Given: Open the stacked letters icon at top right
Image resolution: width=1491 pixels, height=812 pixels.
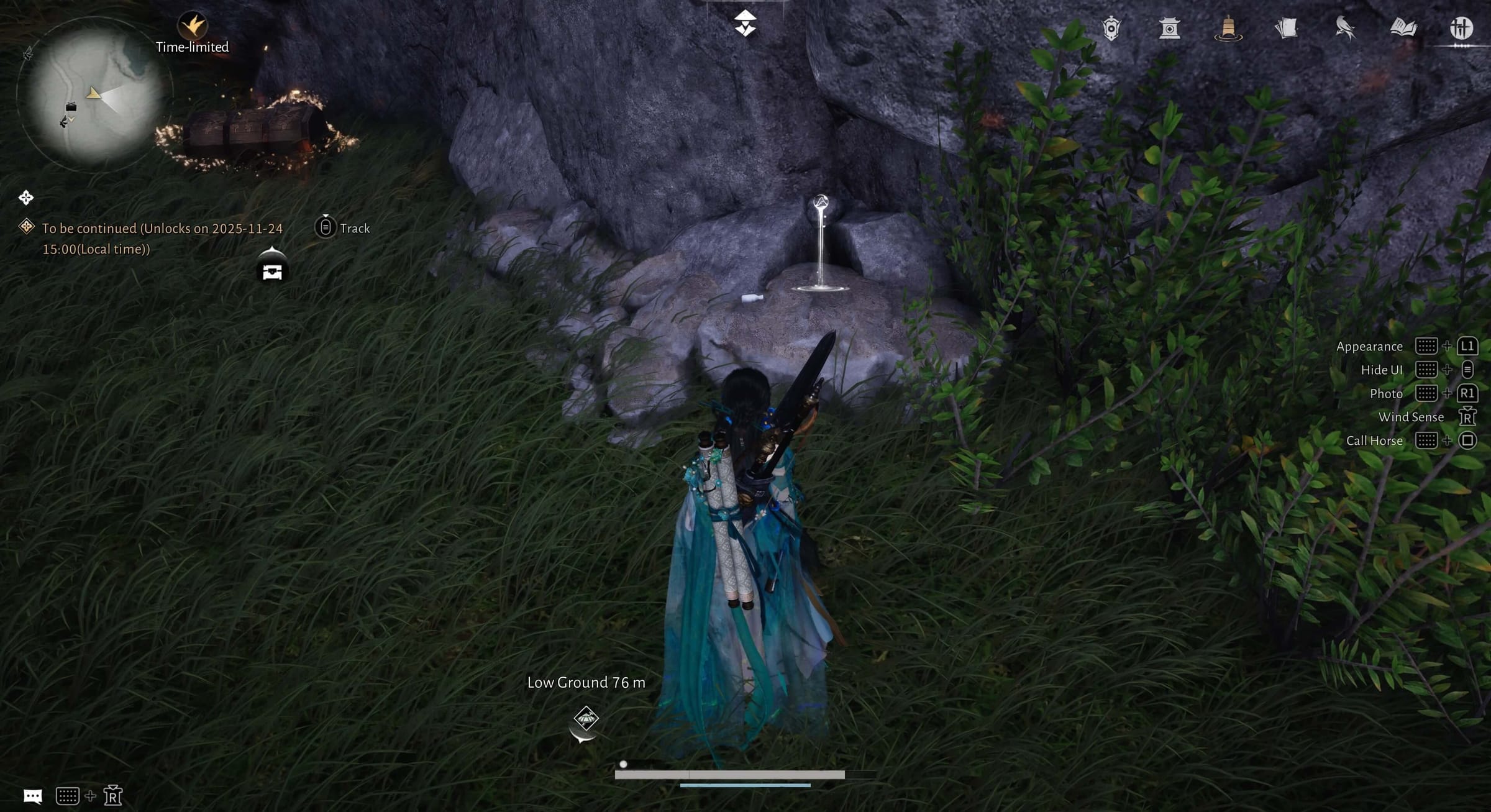Looking at the screenshot, I should pos(1286,28).
